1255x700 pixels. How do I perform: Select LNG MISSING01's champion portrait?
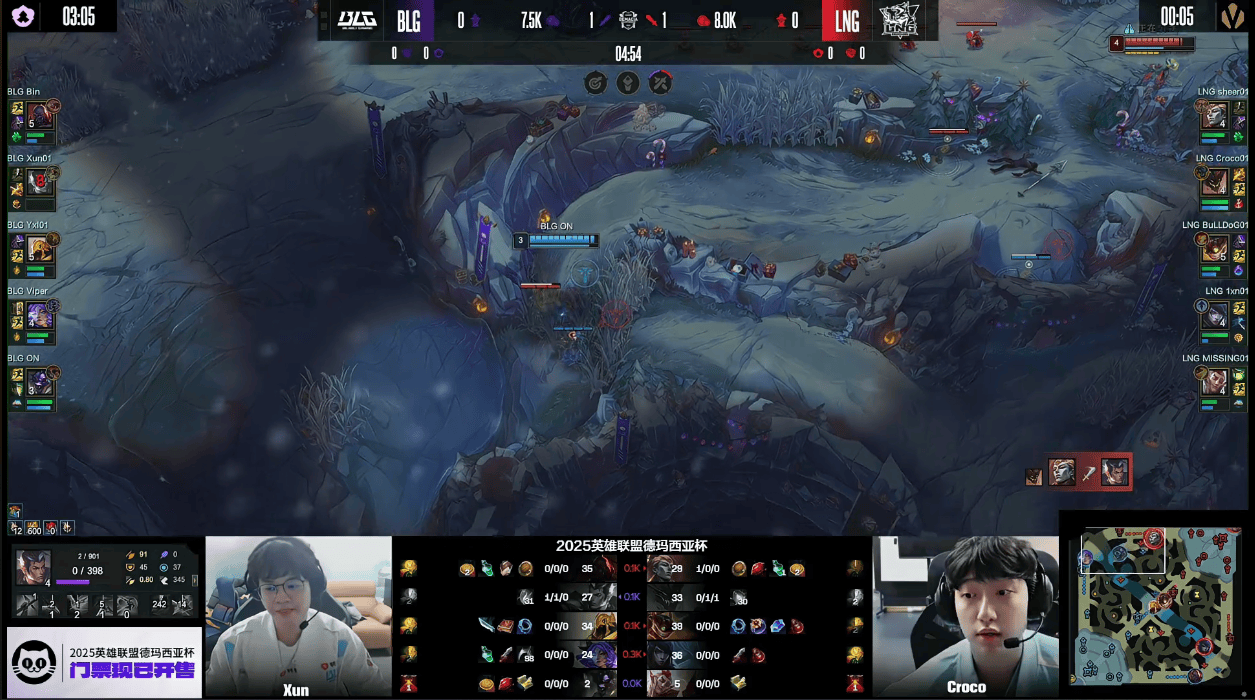click(x=1214, y=381)
